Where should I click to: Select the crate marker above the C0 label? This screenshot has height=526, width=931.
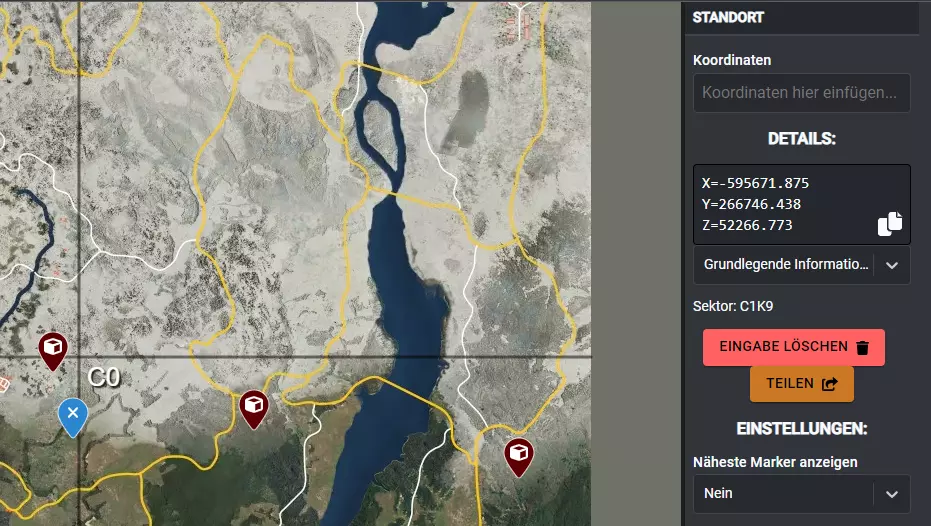(52, 348)
